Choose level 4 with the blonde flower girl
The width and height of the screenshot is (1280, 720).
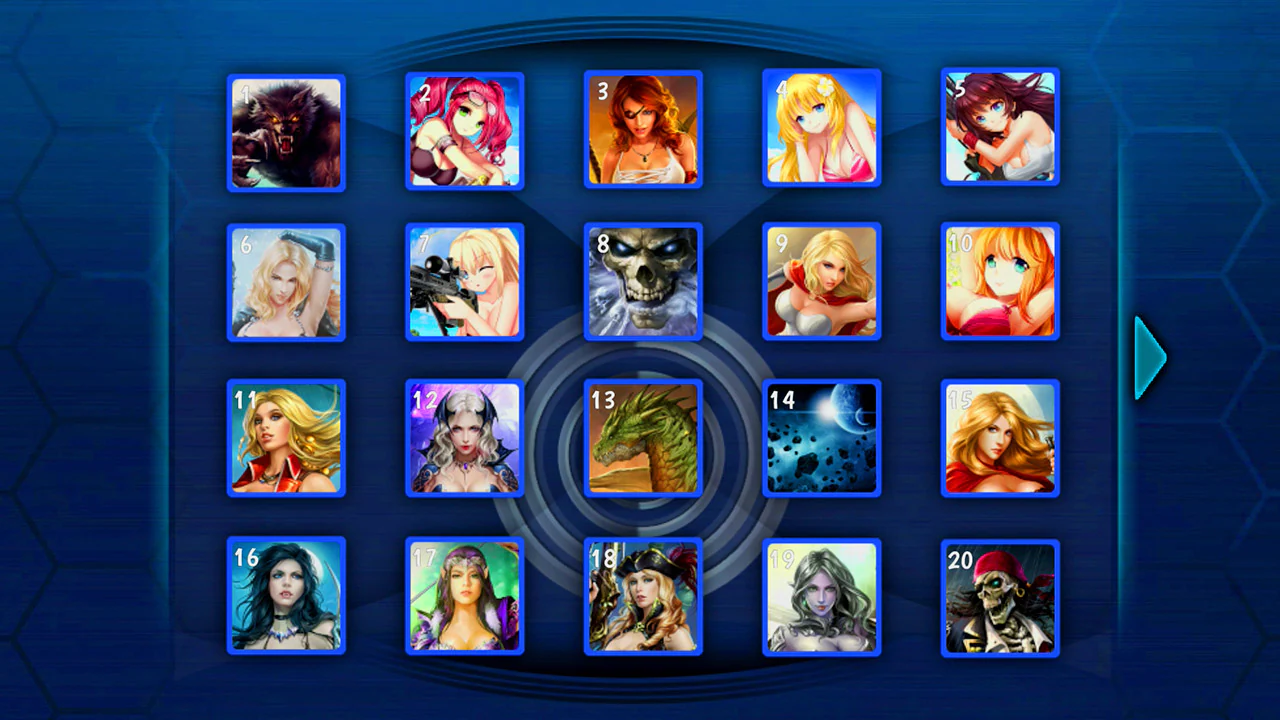pos(821,131)
